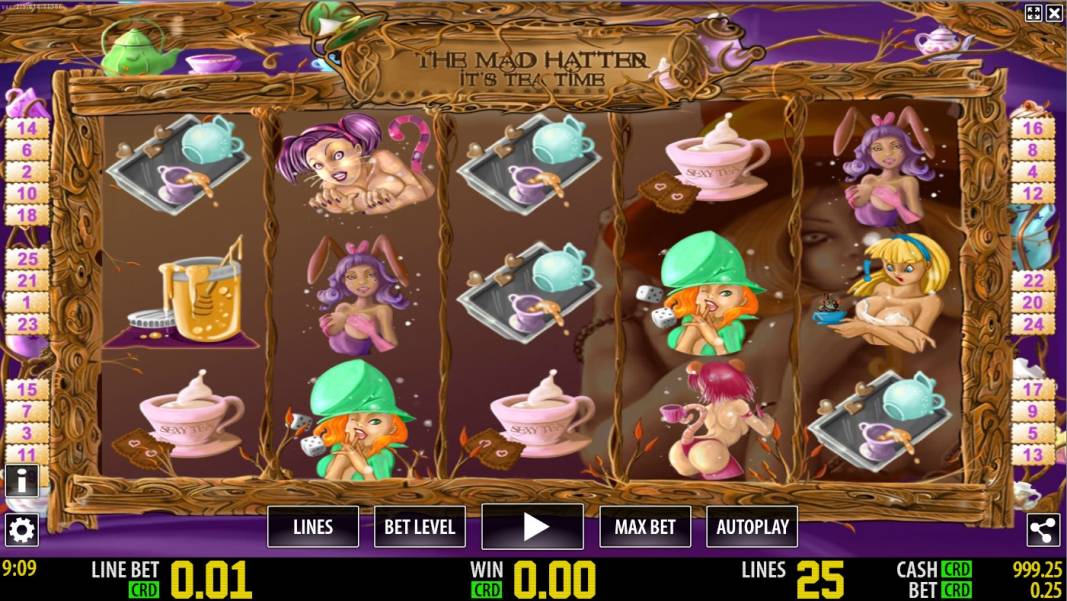Viewport: 1067px width, 601px height.
Task: Spin the reels with the play button
Action: click(532, 526)
